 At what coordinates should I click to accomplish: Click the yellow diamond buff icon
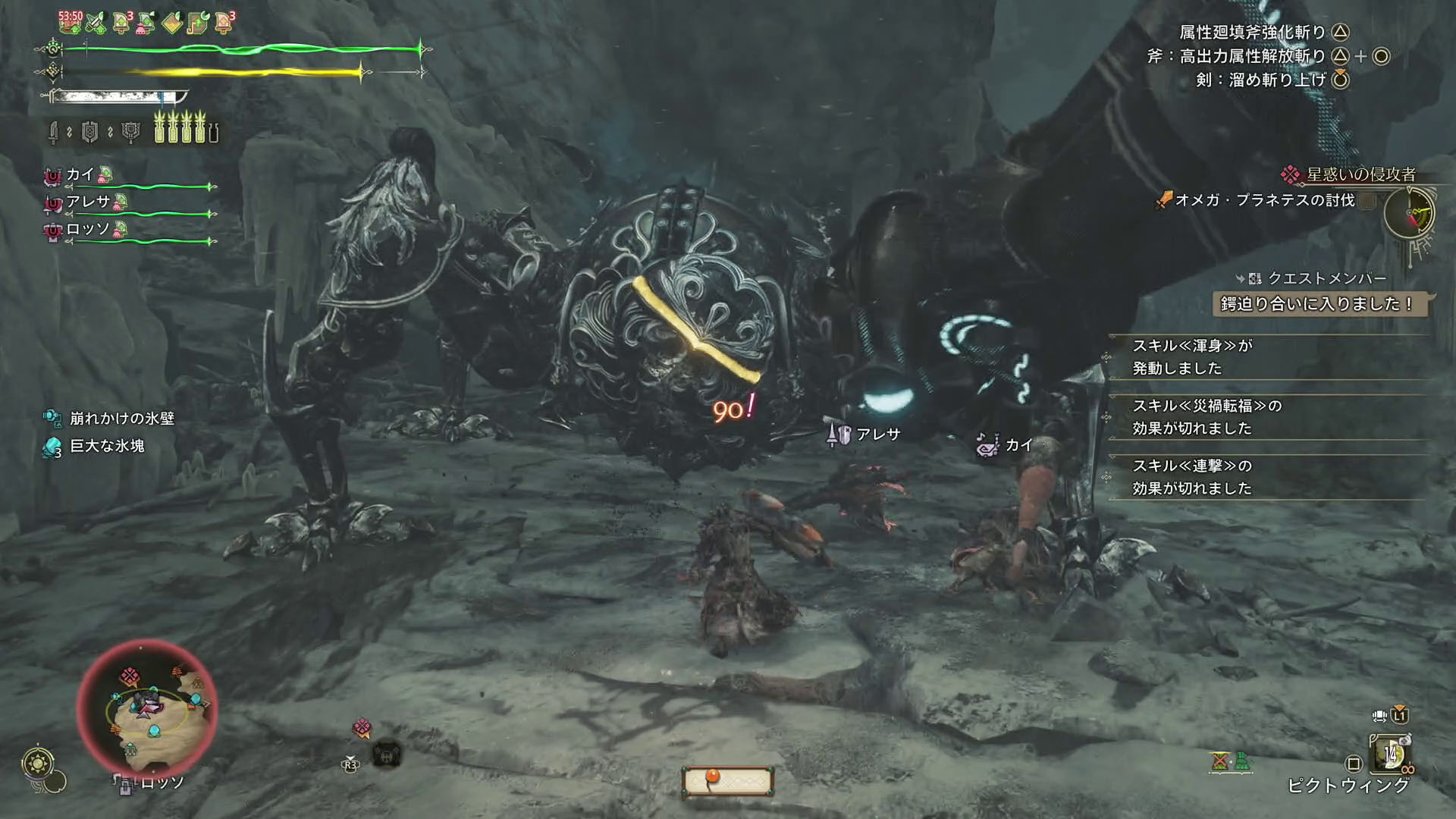(172, 24)
